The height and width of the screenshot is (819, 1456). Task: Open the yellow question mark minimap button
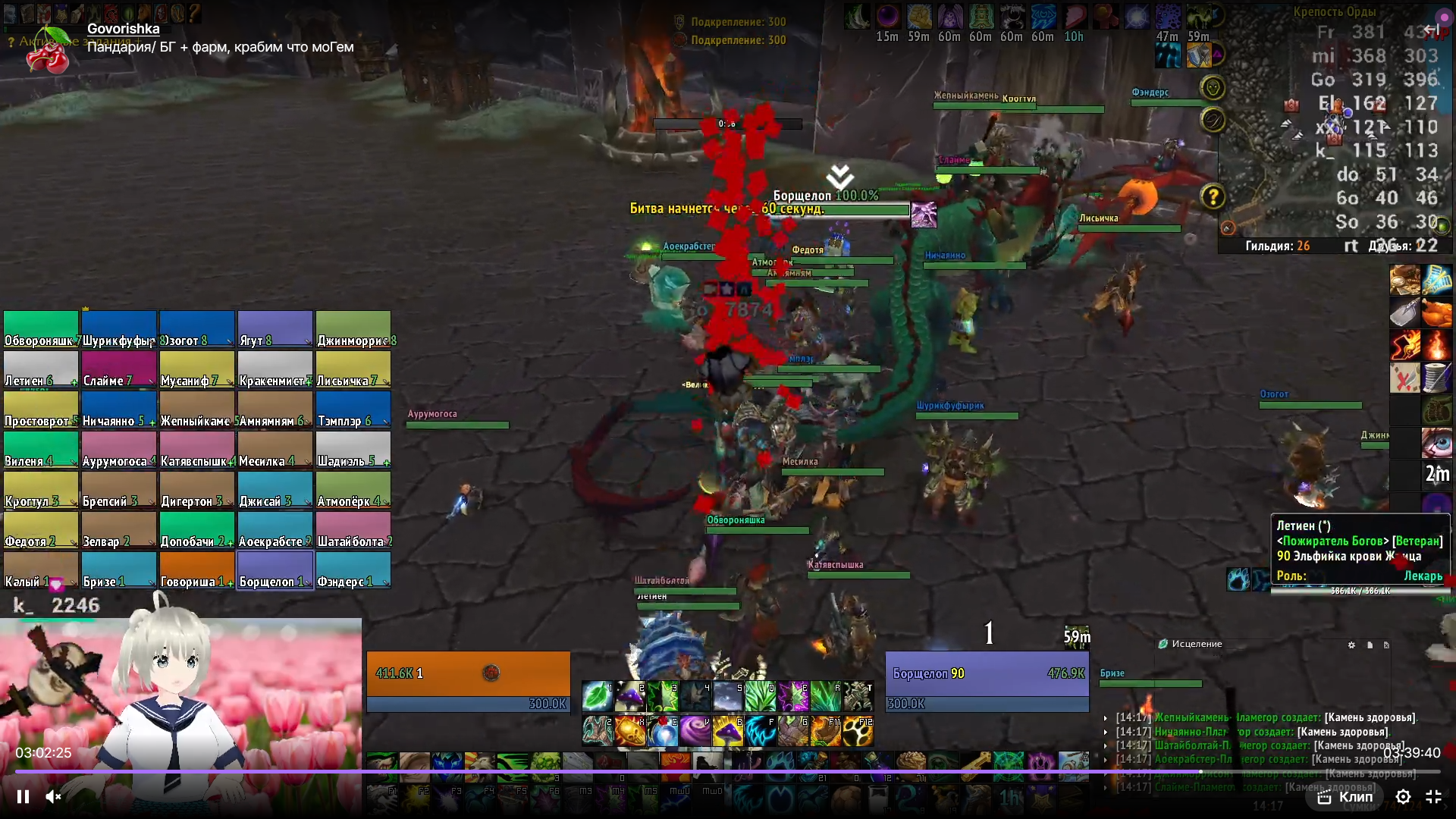(1213, 197)
